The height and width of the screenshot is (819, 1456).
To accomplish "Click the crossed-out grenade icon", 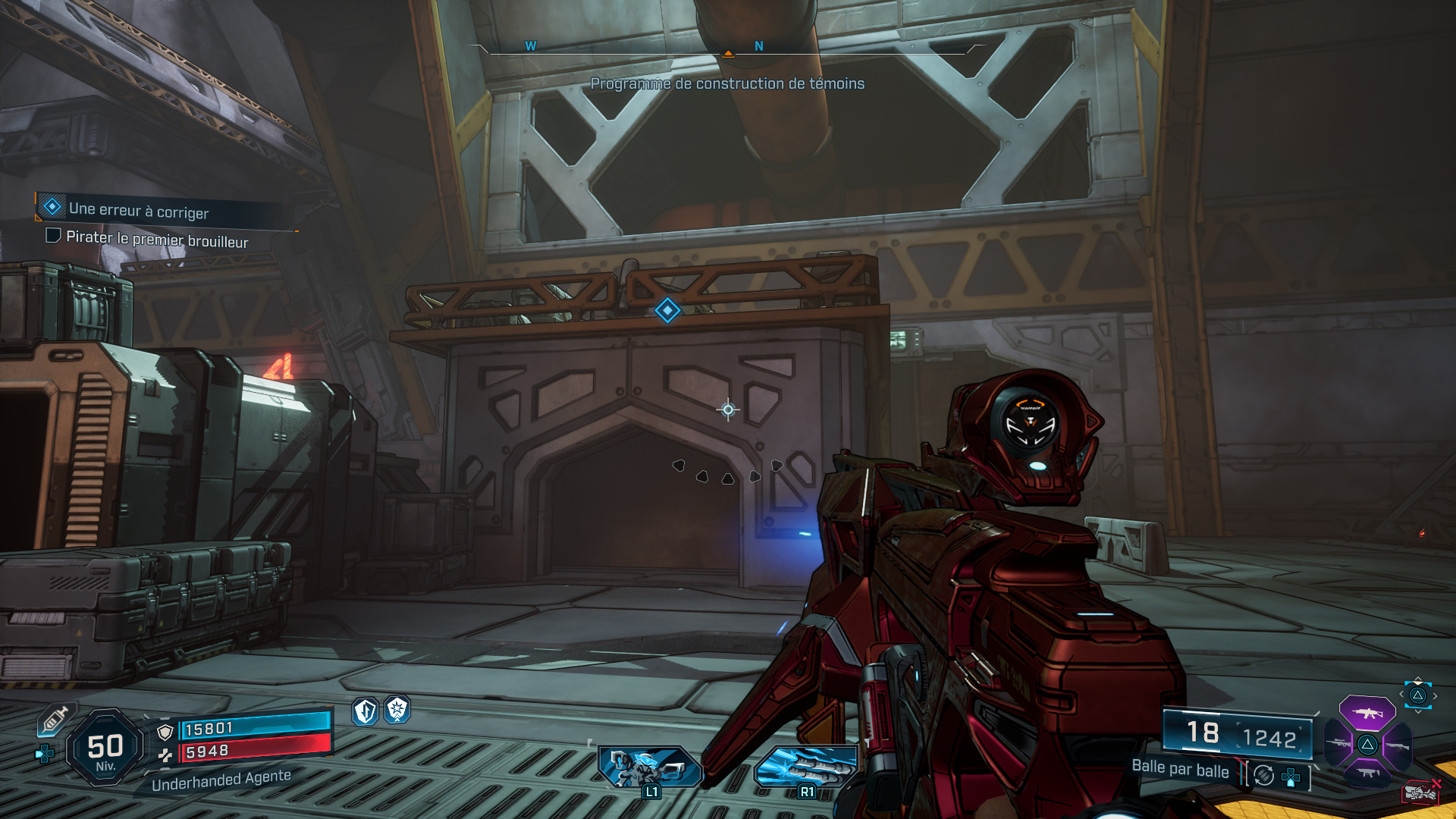I will (x=1421, y=791).
